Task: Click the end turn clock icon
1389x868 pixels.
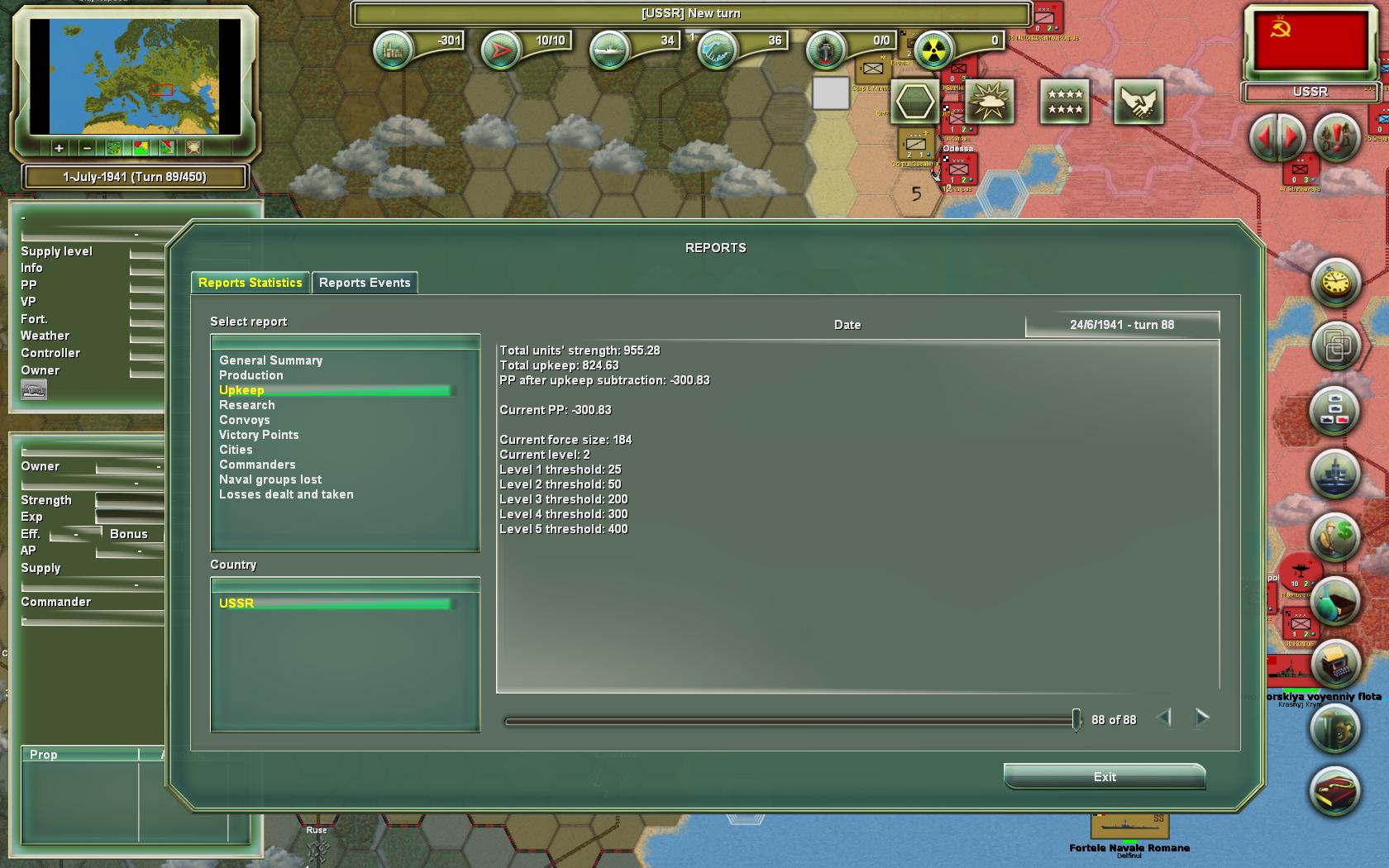Action: point(1333,282)
